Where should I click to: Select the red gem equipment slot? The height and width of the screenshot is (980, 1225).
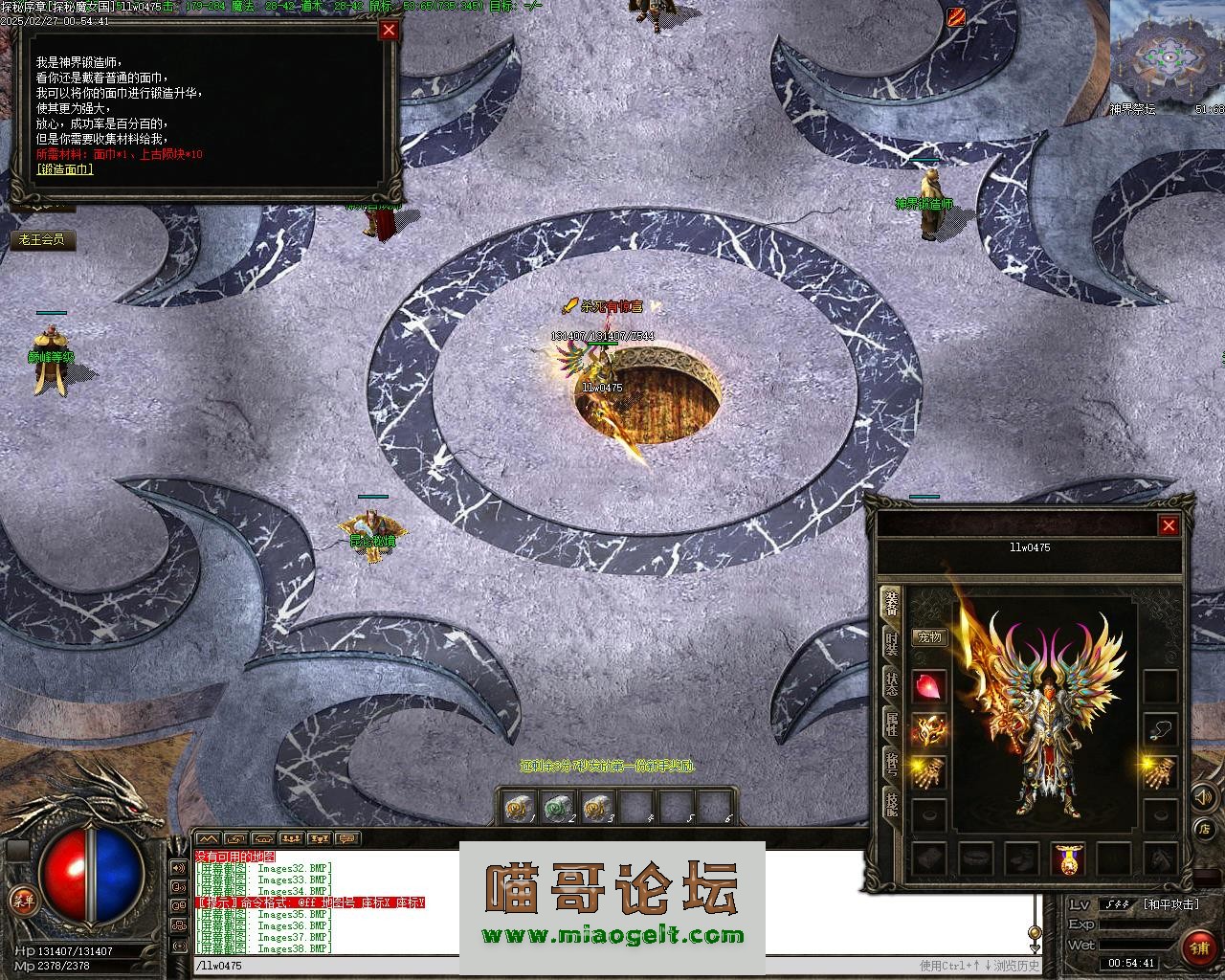(929, 686)
